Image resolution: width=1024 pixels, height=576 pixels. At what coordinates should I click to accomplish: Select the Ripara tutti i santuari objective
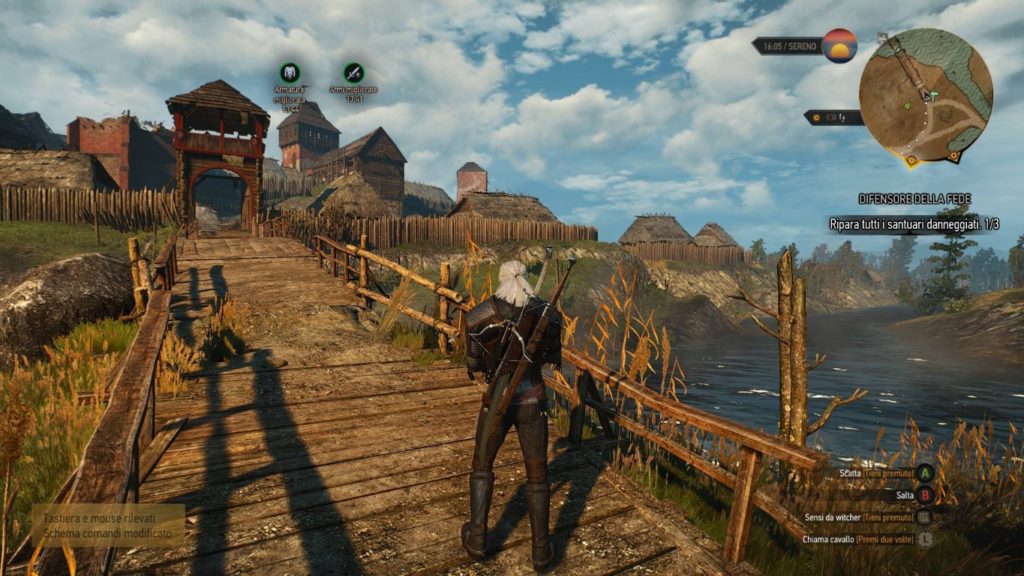(x=913, y=224)
